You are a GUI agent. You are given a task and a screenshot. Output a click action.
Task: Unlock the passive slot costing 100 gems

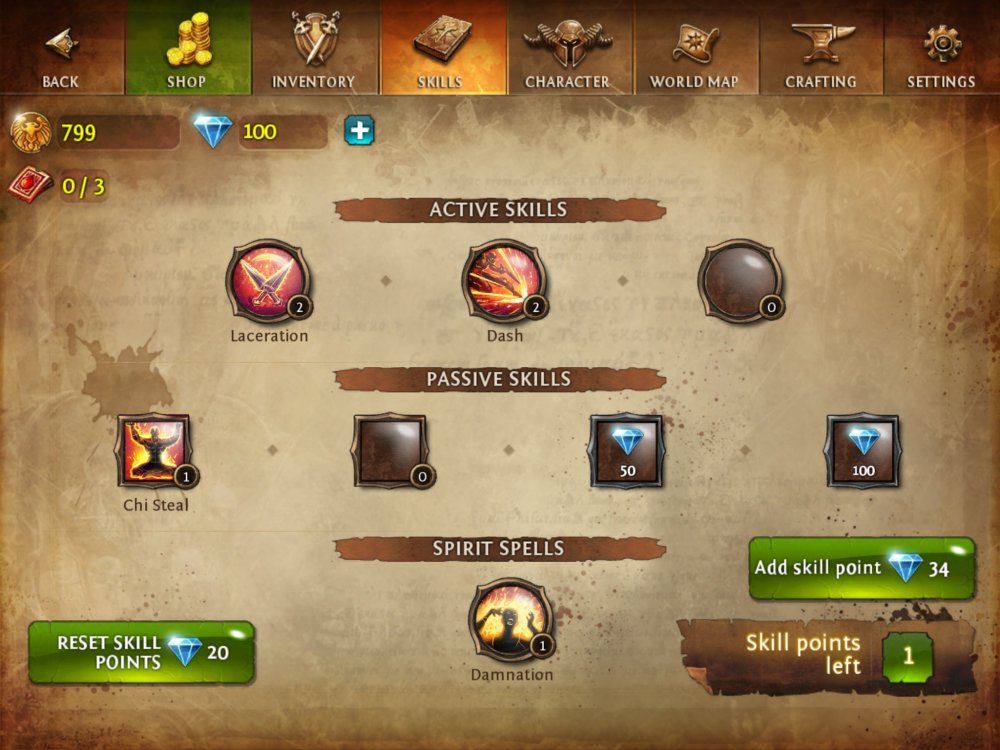coord(862,451)
